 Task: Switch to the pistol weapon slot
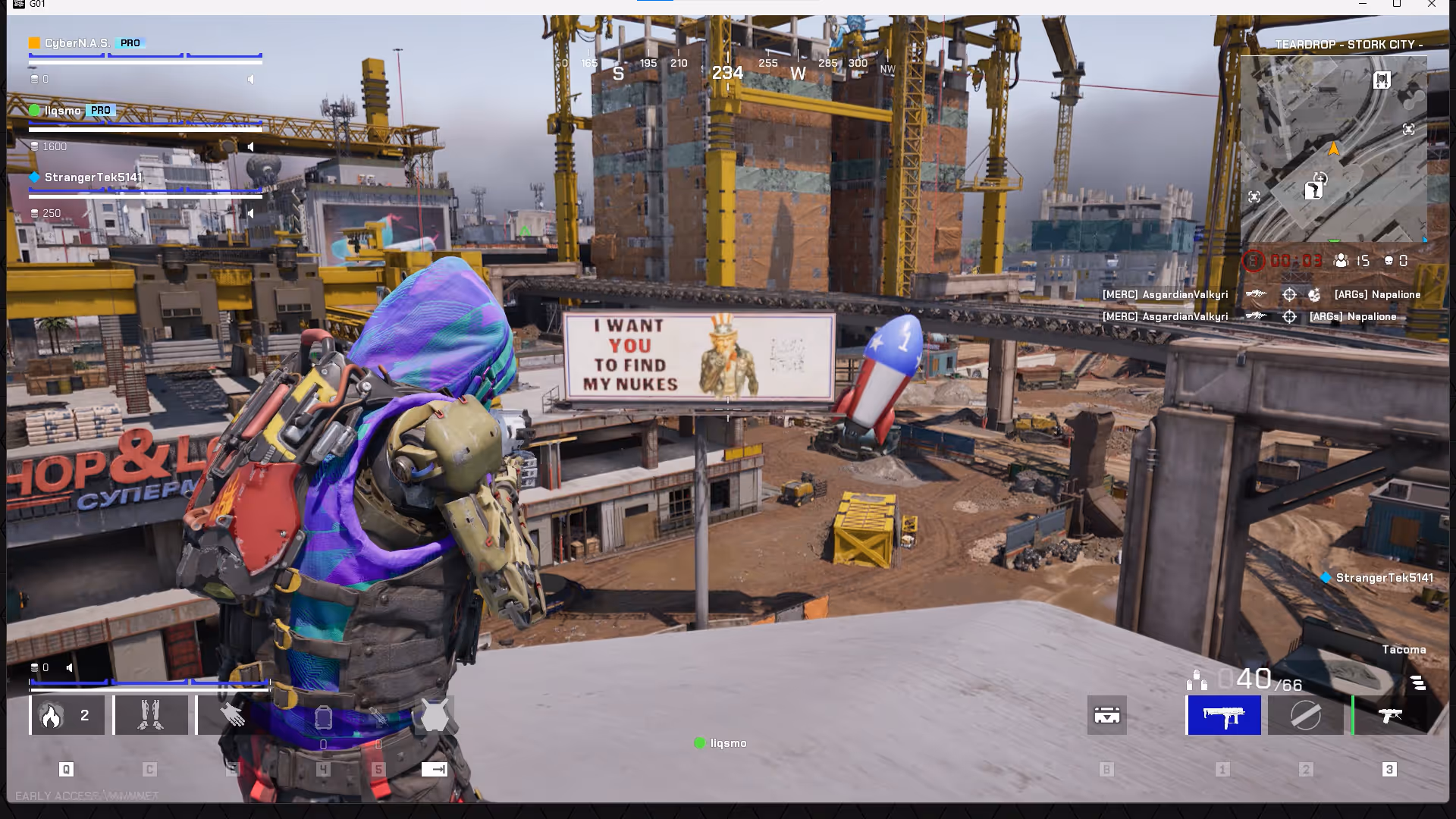click(1389, 715)
